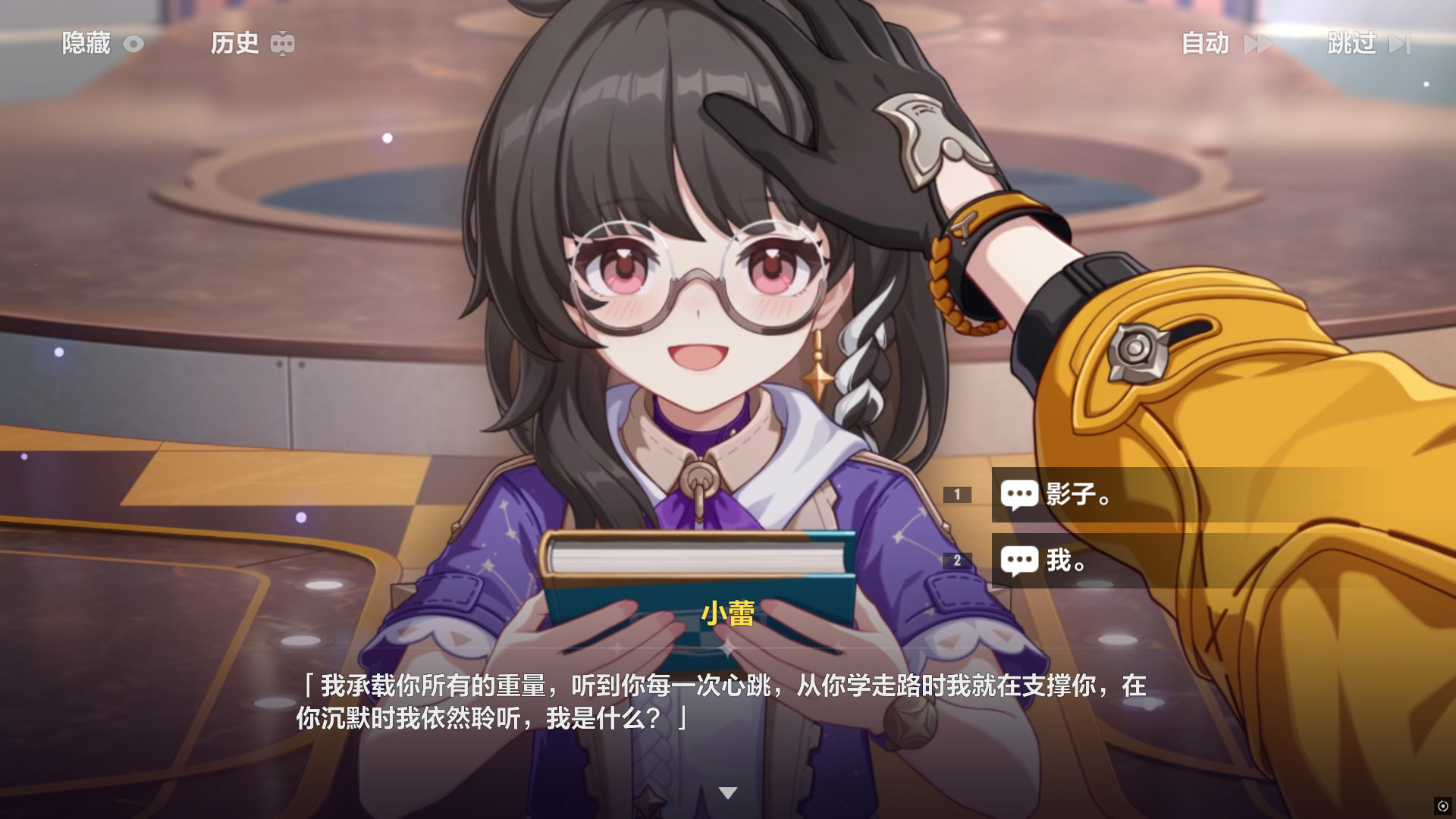1456x819 pixels.
Task: Hide the dialogue interface with 隐藏
Action: pyautogui.click(x=102, y=43)
